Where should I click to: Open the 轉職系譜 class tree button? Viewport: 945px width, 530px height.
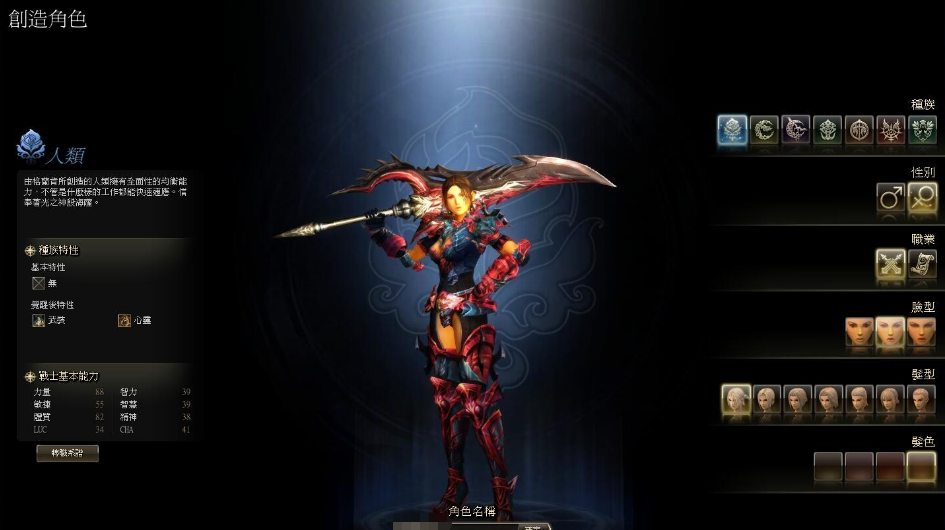pos(68,453)
